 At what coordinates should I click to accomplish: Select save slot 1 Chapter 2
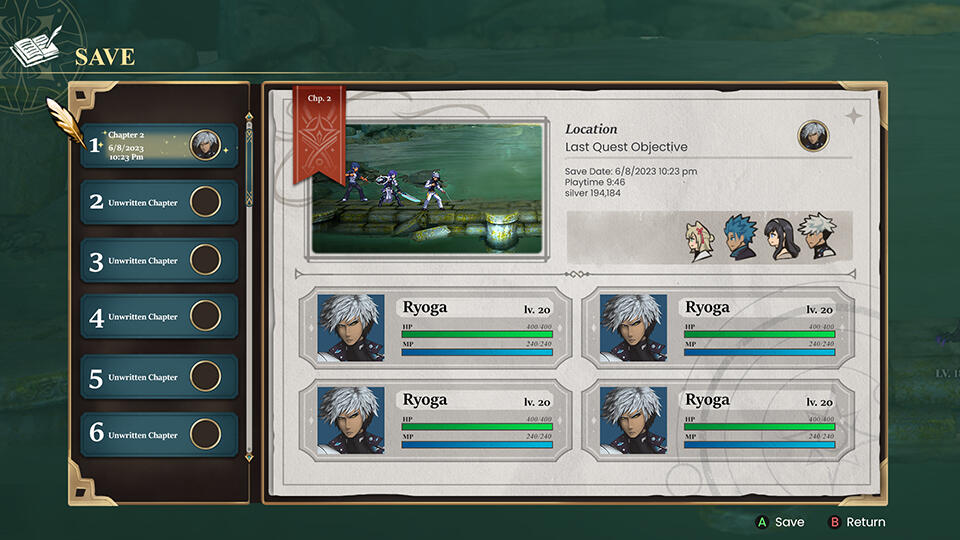click(158, 145)
